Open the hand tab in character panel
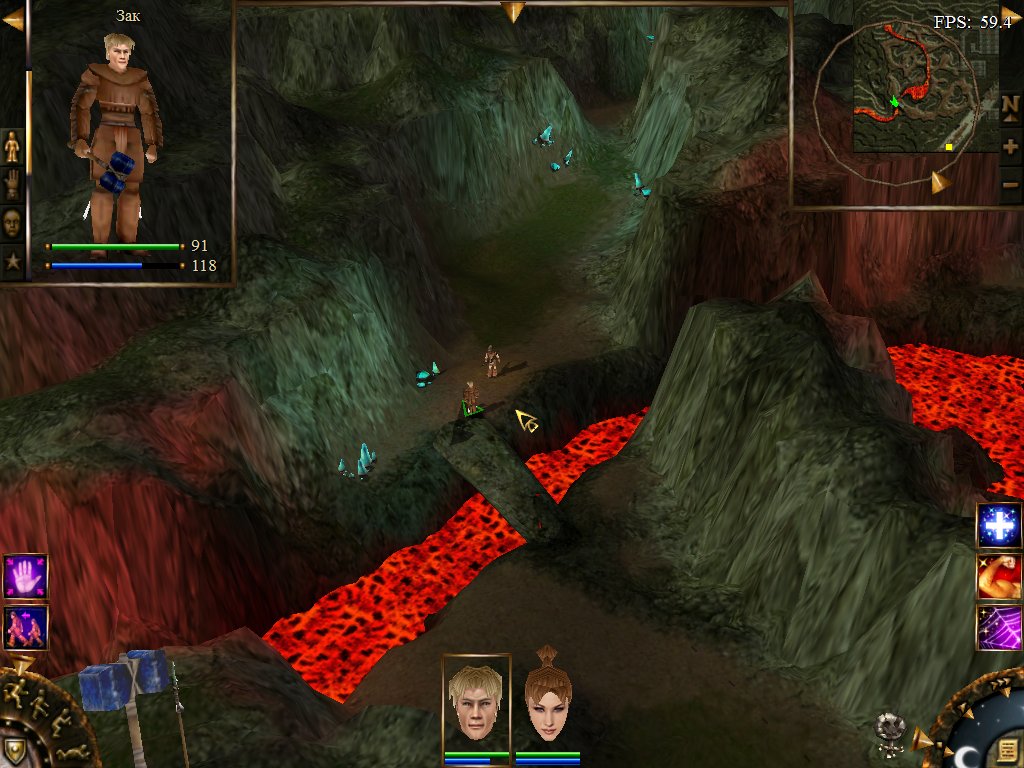The width and height of the screenshot is (1024, 768). coord(12,184)
